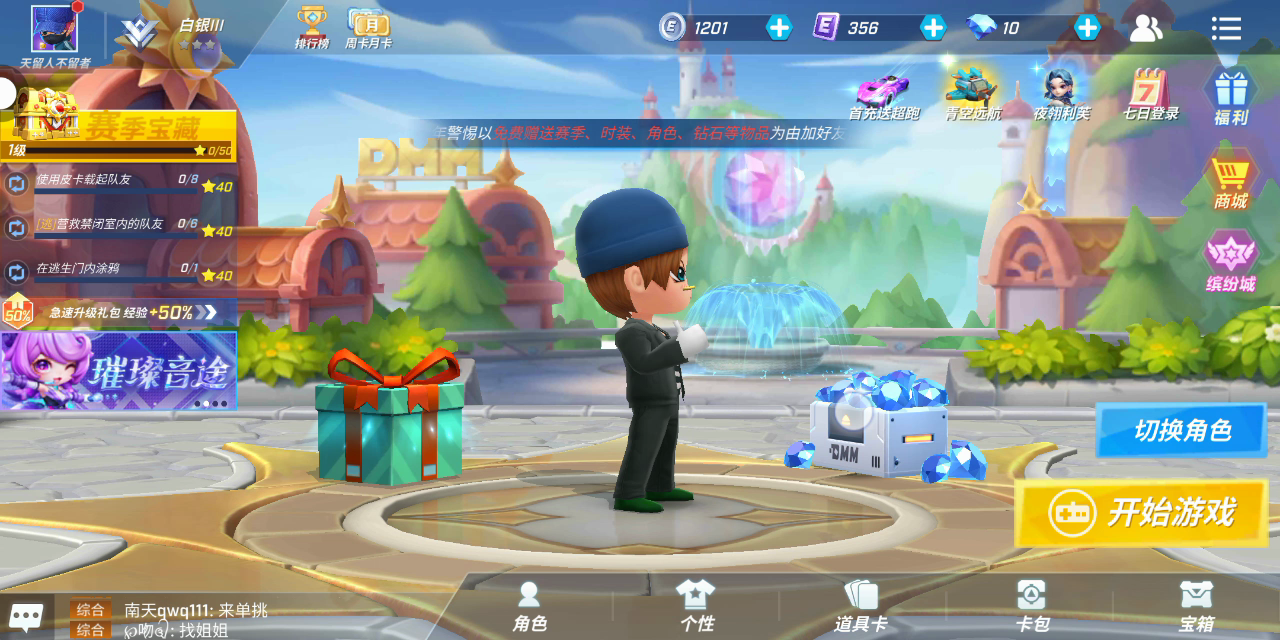Image resolution: width=1280 pixels, height=640 pixels.
Task: Open the 道具卡 item cards tab
Action: (860, 606)
